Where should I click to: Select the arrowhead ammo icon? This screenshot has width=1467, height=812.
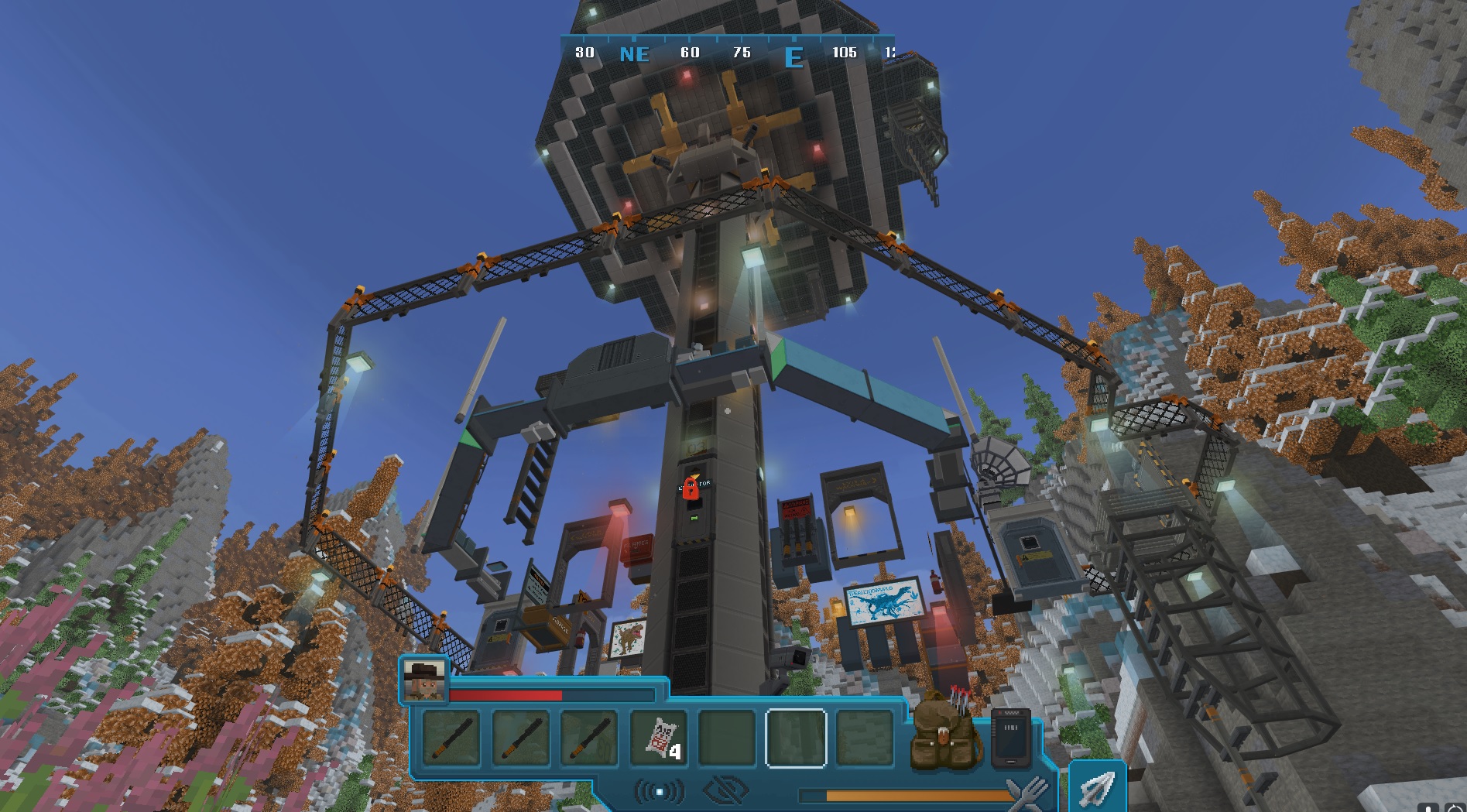(x=1097, y=786)
